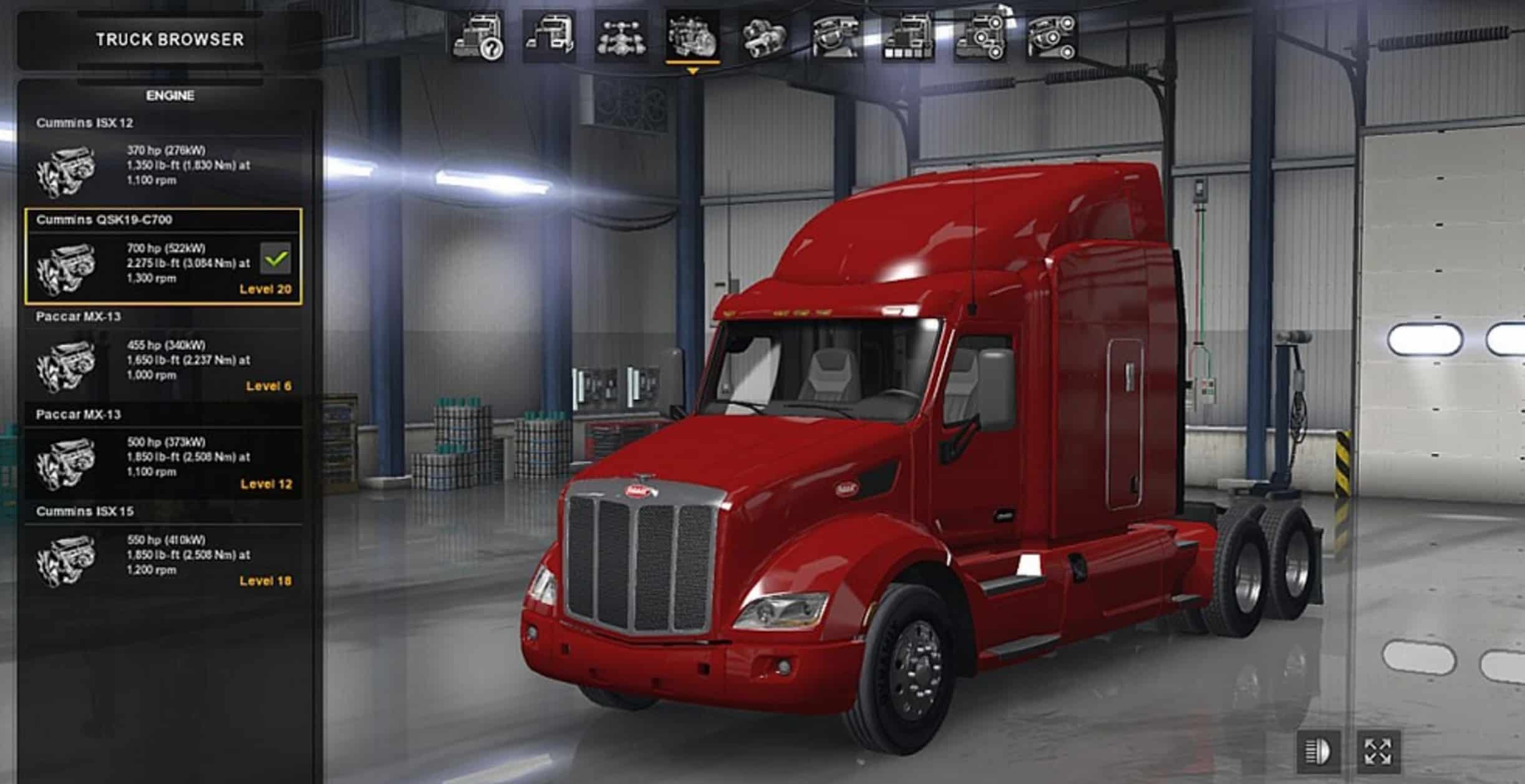This screenshot has height=784, width=1525.
Task: Open the chassis tab
Action: coord(621,37)
